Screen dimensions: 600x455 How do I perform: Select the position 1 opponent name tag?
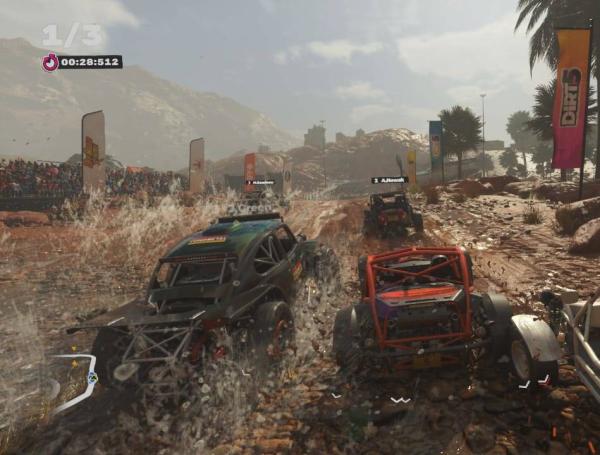[260, 182]
